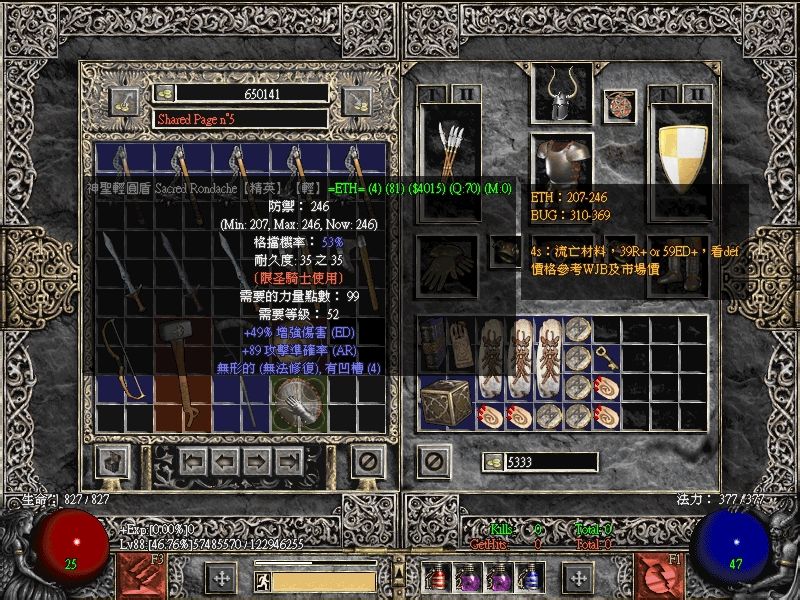Open the left-click skill selector

(143, 574)
